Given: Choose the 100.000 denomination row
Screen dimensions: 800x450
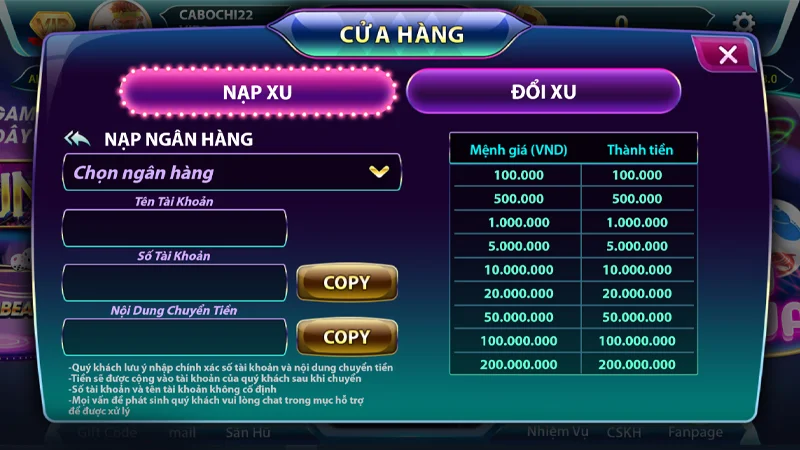Looking at the screenshot, I should point(573,175).
